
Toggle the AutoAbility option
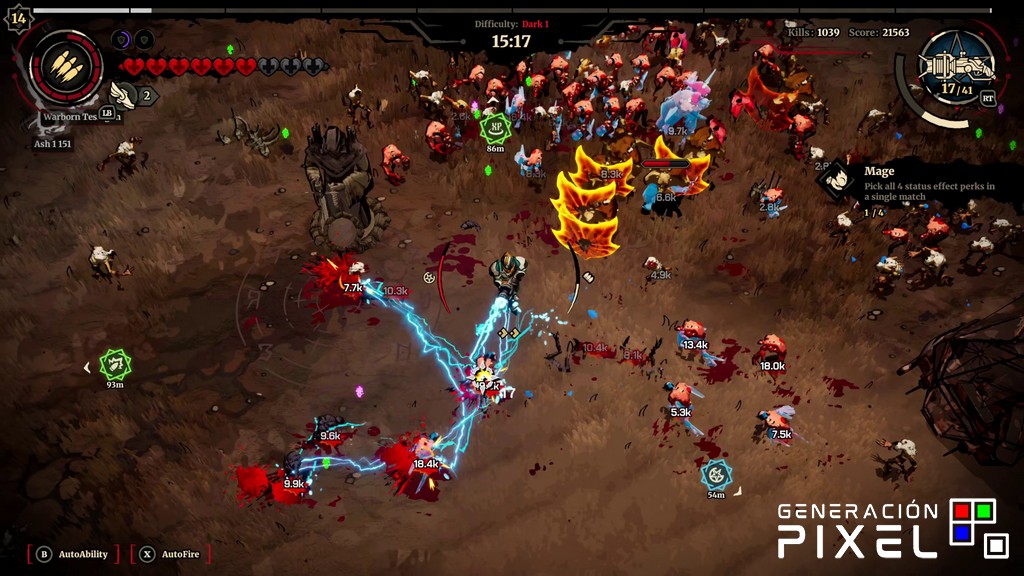[x=73, y=553]
